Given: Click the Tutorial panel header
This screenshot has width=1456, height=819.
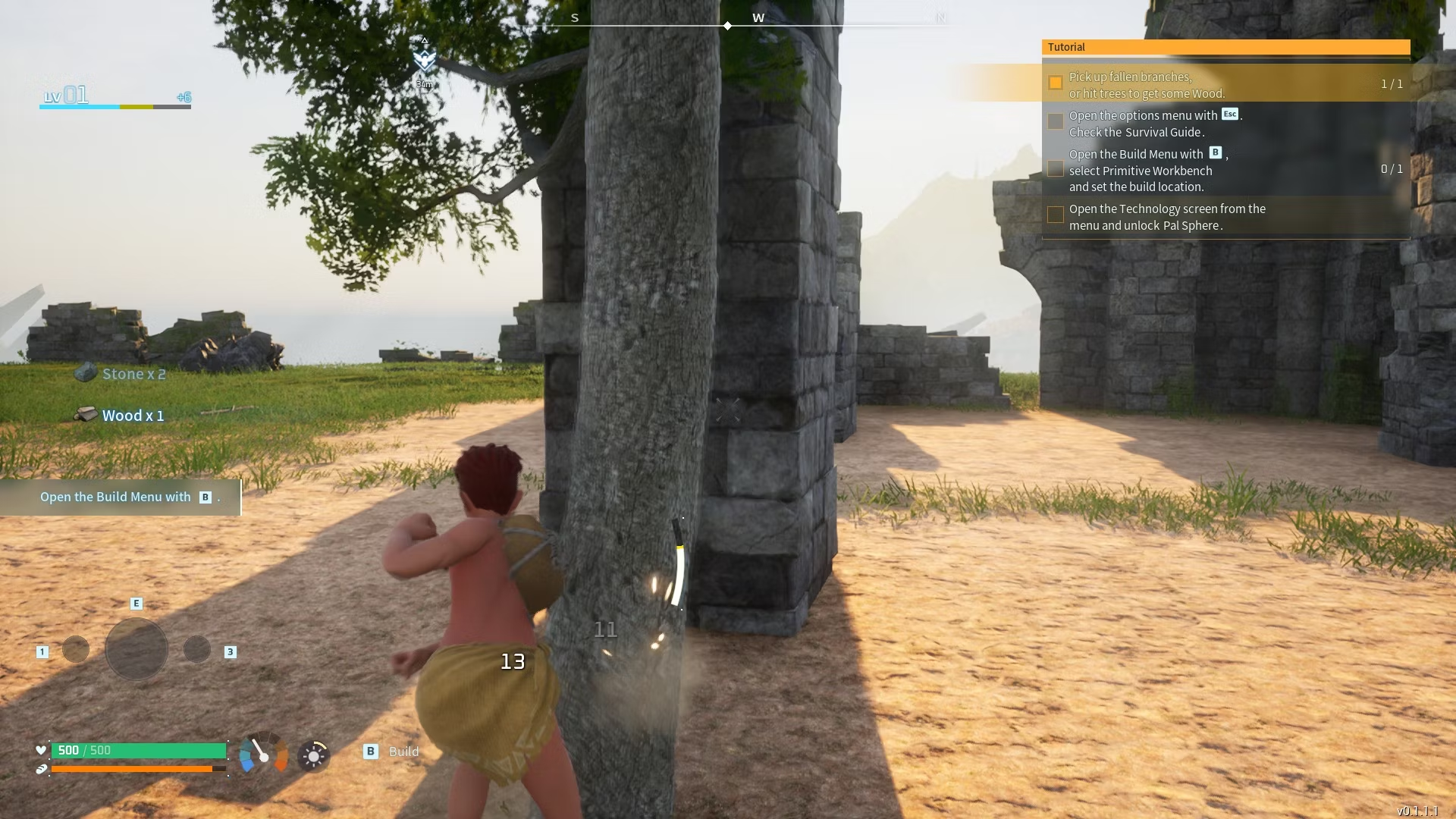Looking at the screenshot, I should [1225, 47].
